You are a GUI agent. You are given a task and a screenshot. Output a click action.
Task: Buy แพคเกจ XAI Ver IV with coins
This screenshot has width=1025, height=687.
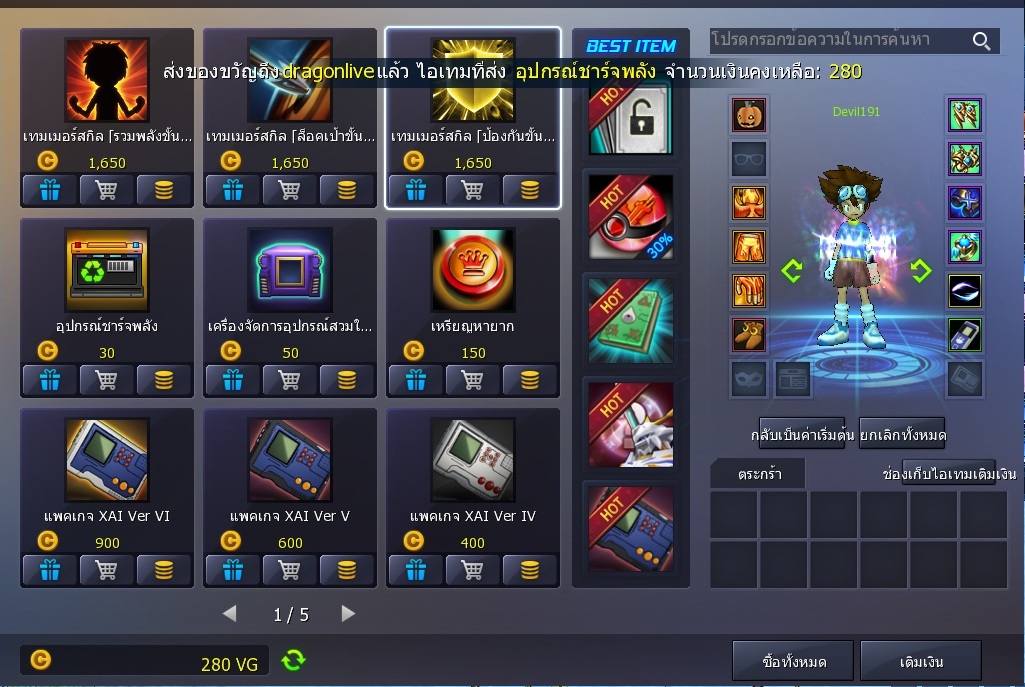(530, 569)
